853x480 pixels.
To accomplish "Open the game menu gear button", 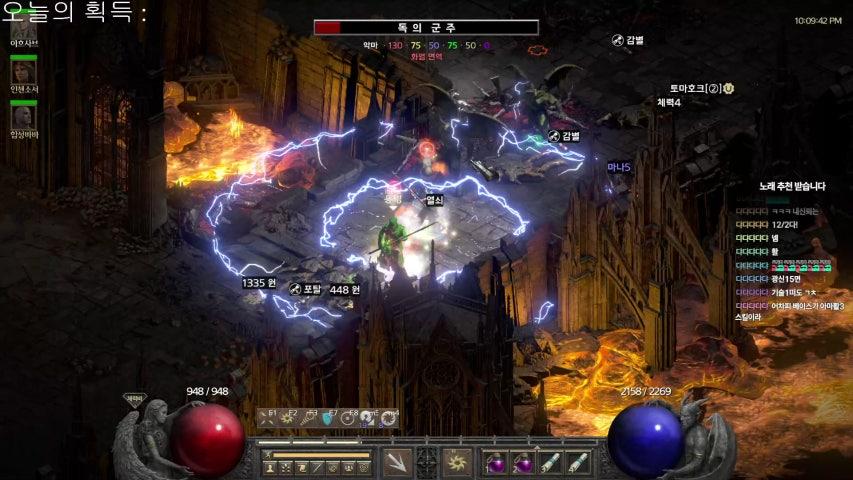I will 364,467.
